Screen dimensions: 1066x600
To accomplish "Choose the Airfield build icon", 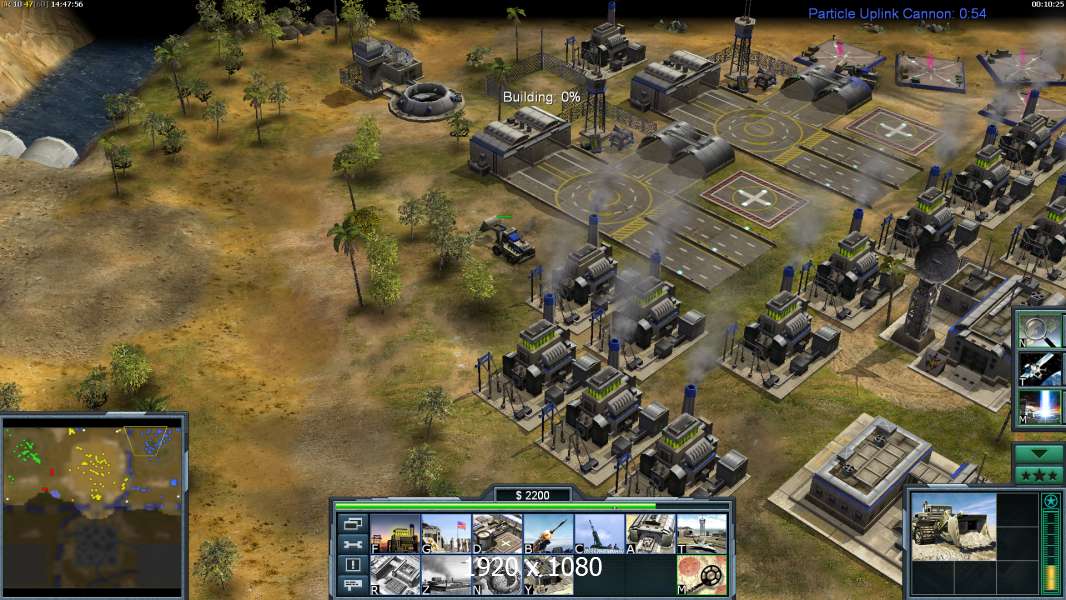I will point(701,534).
